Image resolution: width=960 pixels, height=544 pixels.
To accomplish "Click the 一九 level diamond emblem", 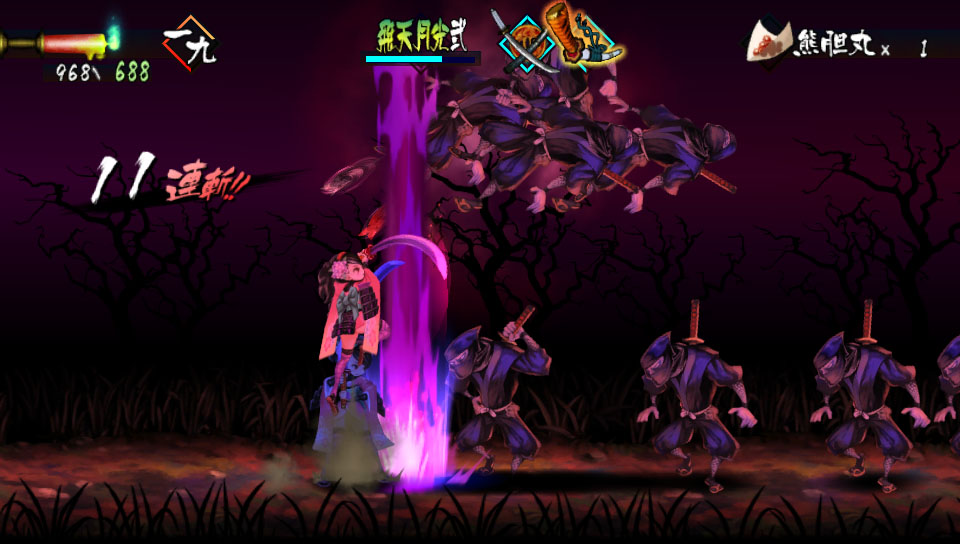I will 189,43.
